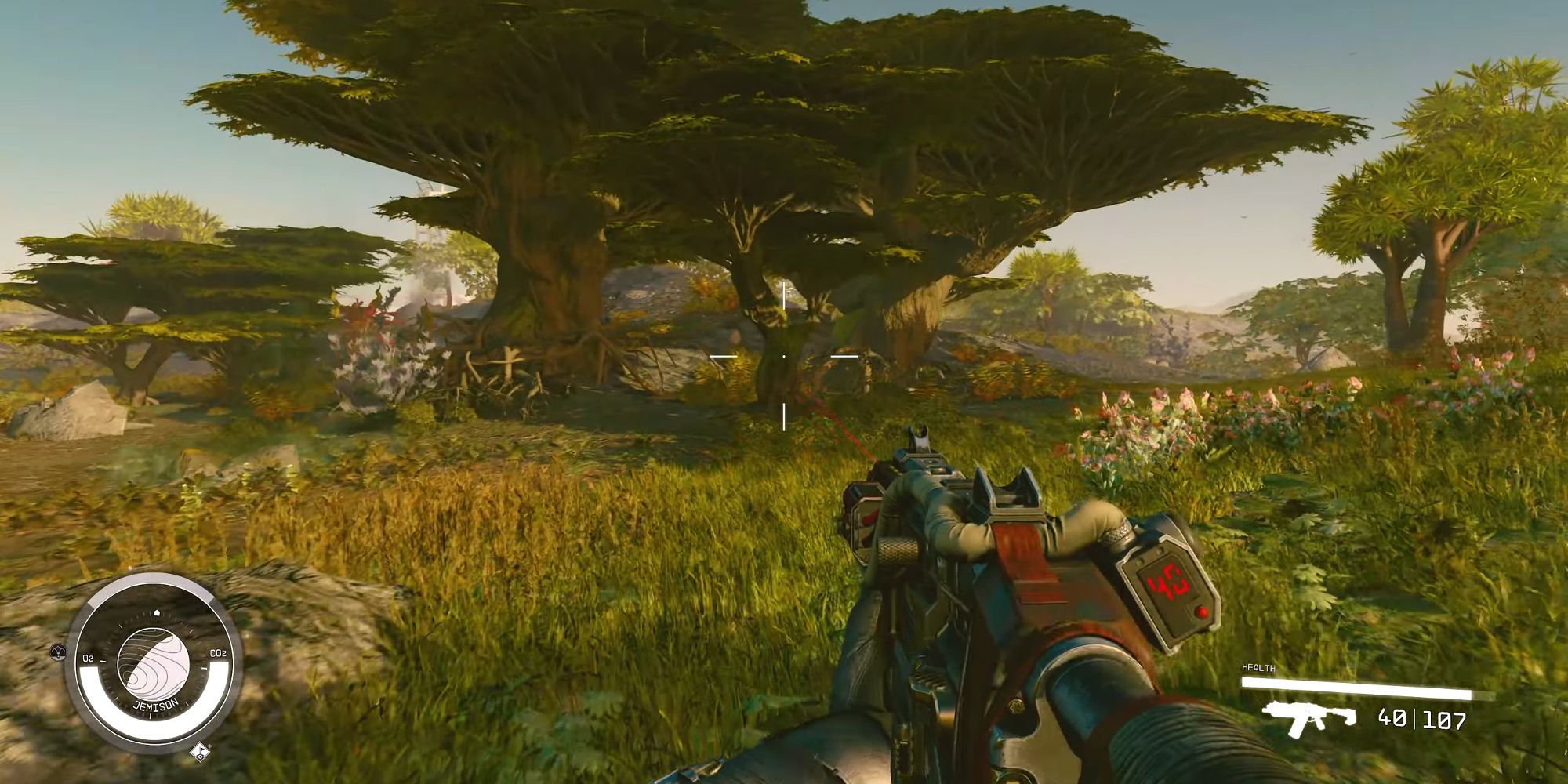Click the O2 label text on the compass
This screenshot has width=1568, height=784.
(x=89, y=658)
